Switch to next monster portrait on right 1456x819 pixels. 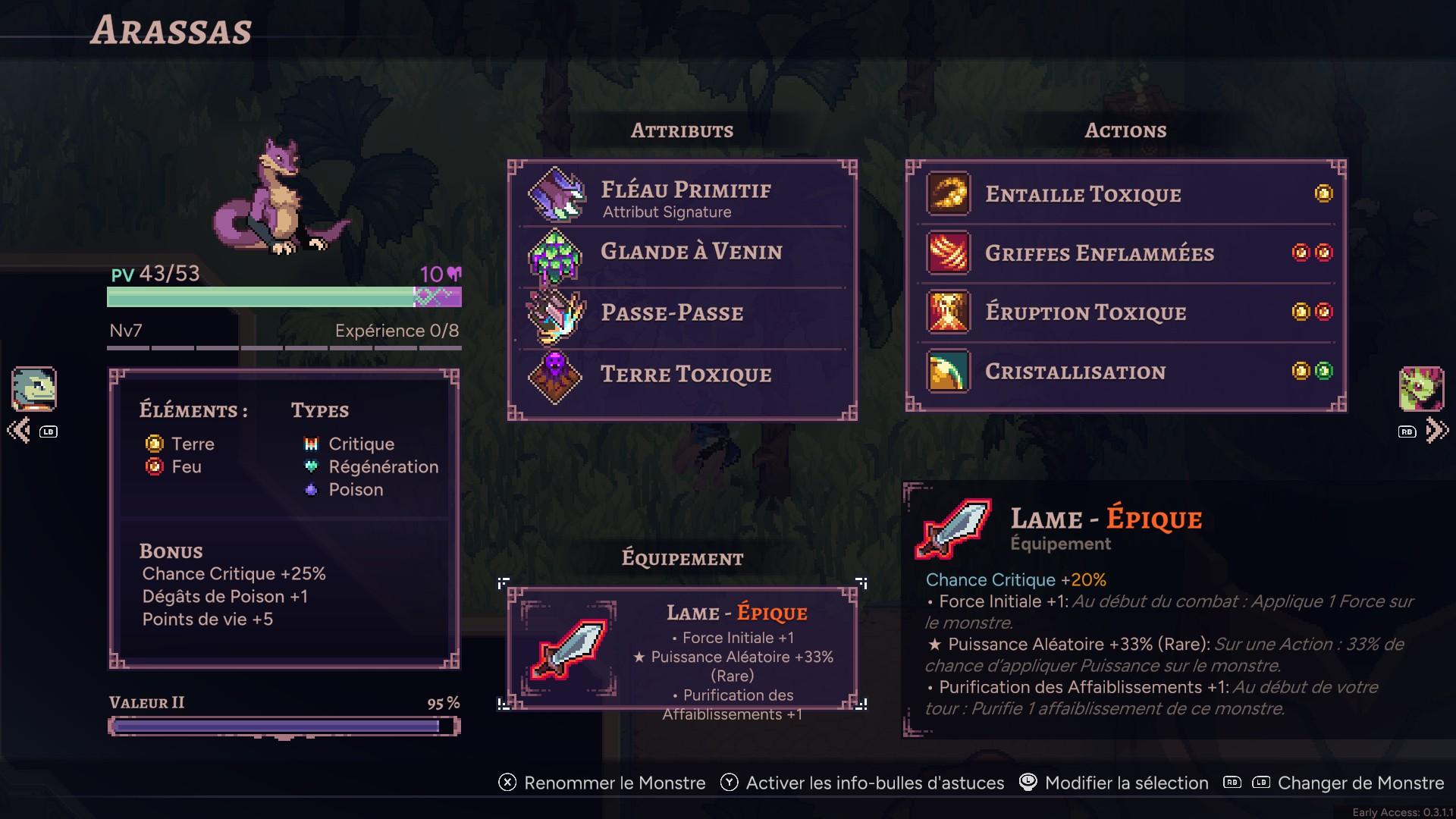1421,389
